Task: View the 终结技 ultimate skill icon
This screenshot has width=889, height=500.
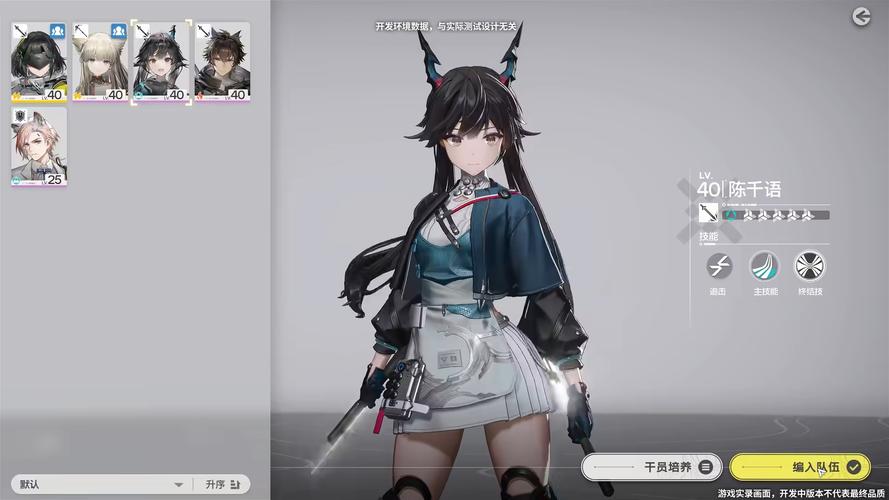Action: [809, 266]
